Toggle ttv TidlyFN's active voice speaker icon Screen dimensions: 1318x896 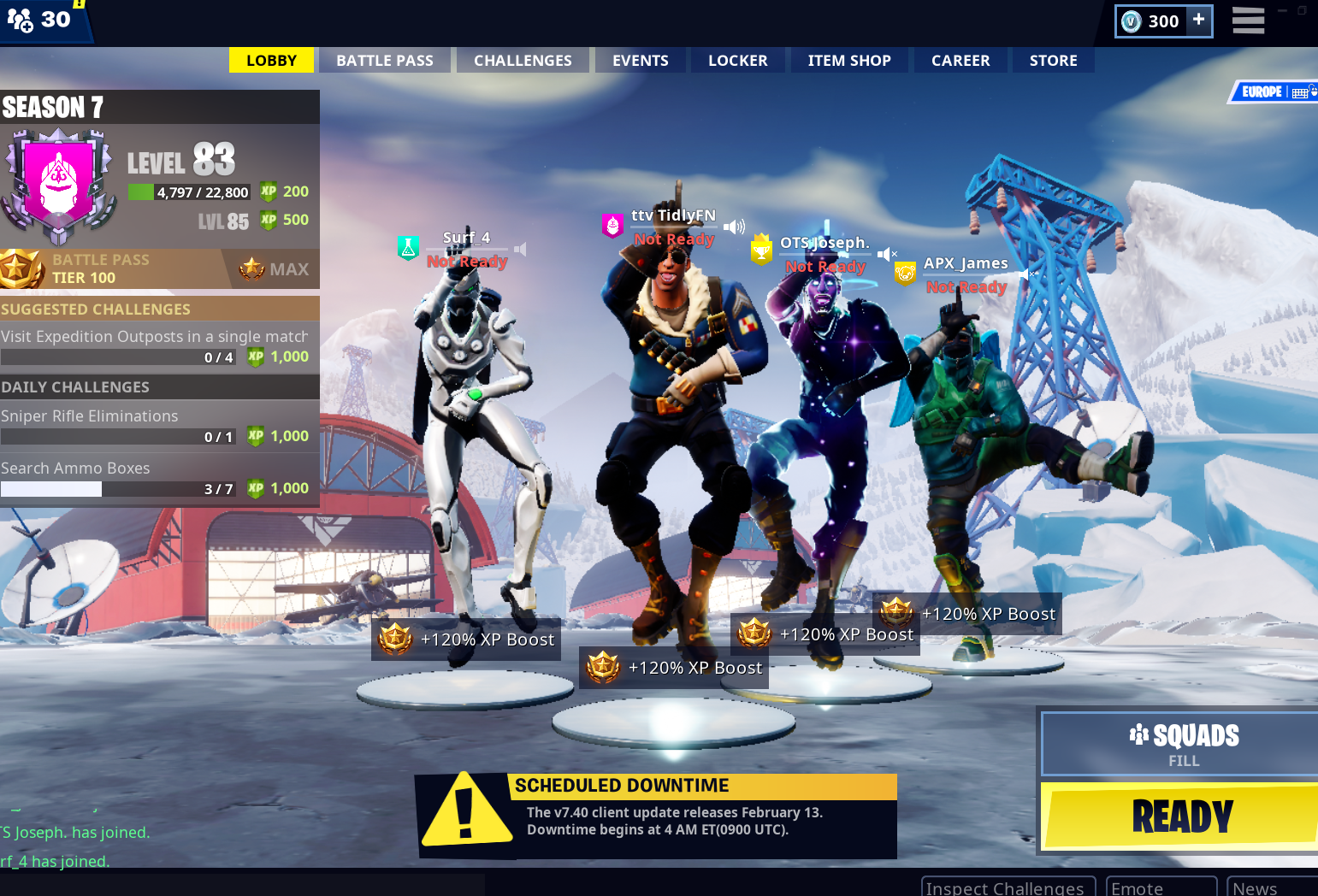click(x=732, y=226)
